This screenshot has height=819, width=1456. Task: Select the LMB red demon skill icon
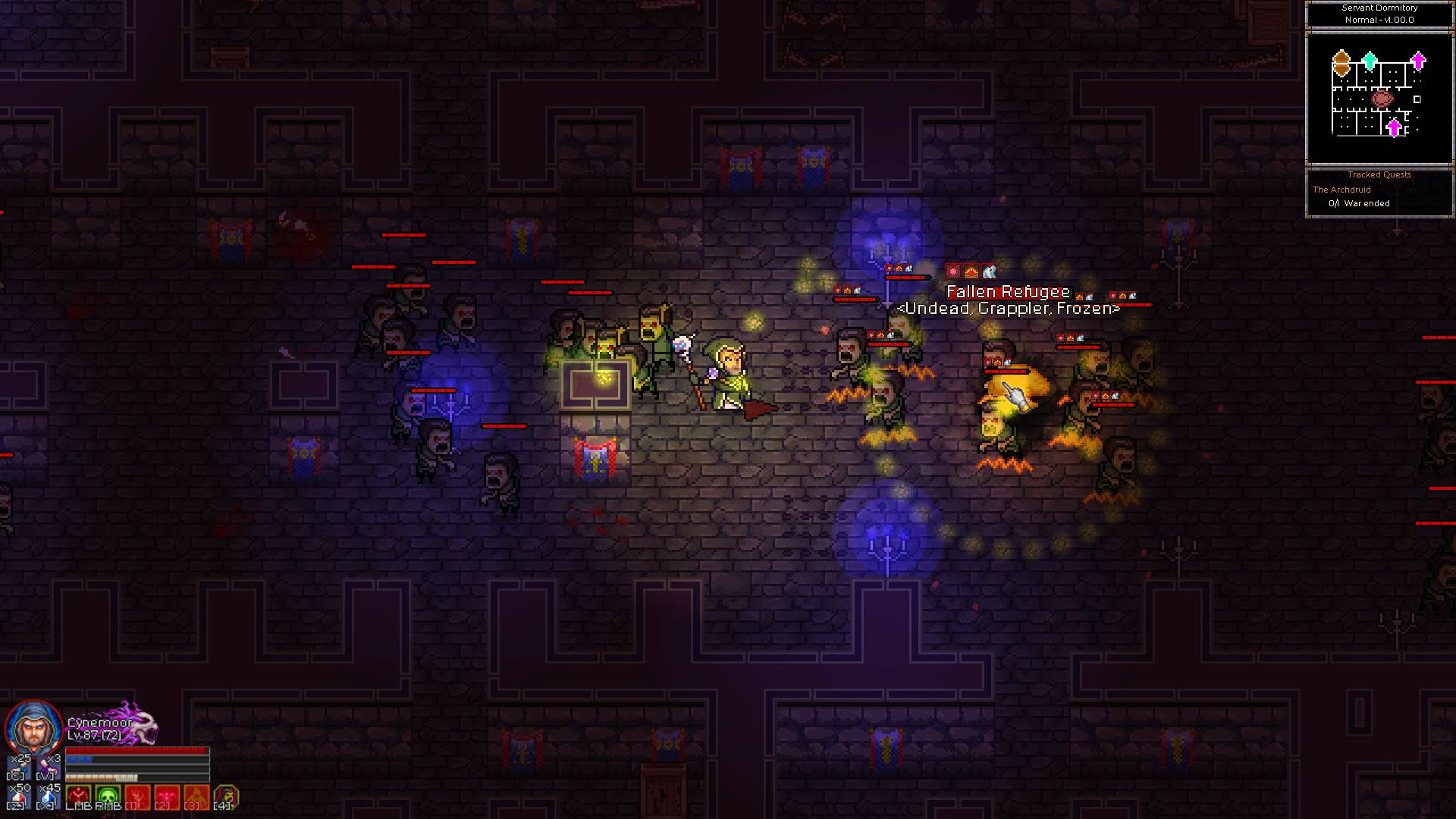[x=78, y=795]
